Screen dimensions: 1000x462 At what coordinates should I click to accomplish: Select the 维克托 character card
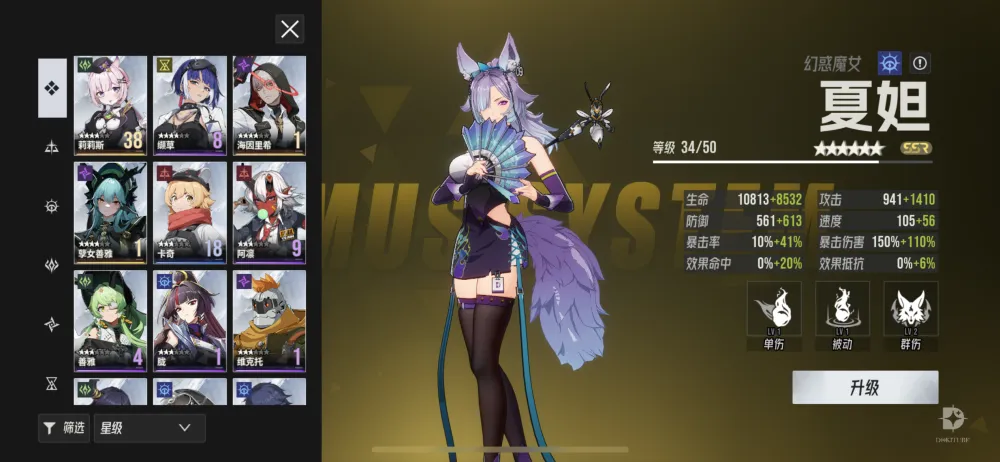coord(269,319)
